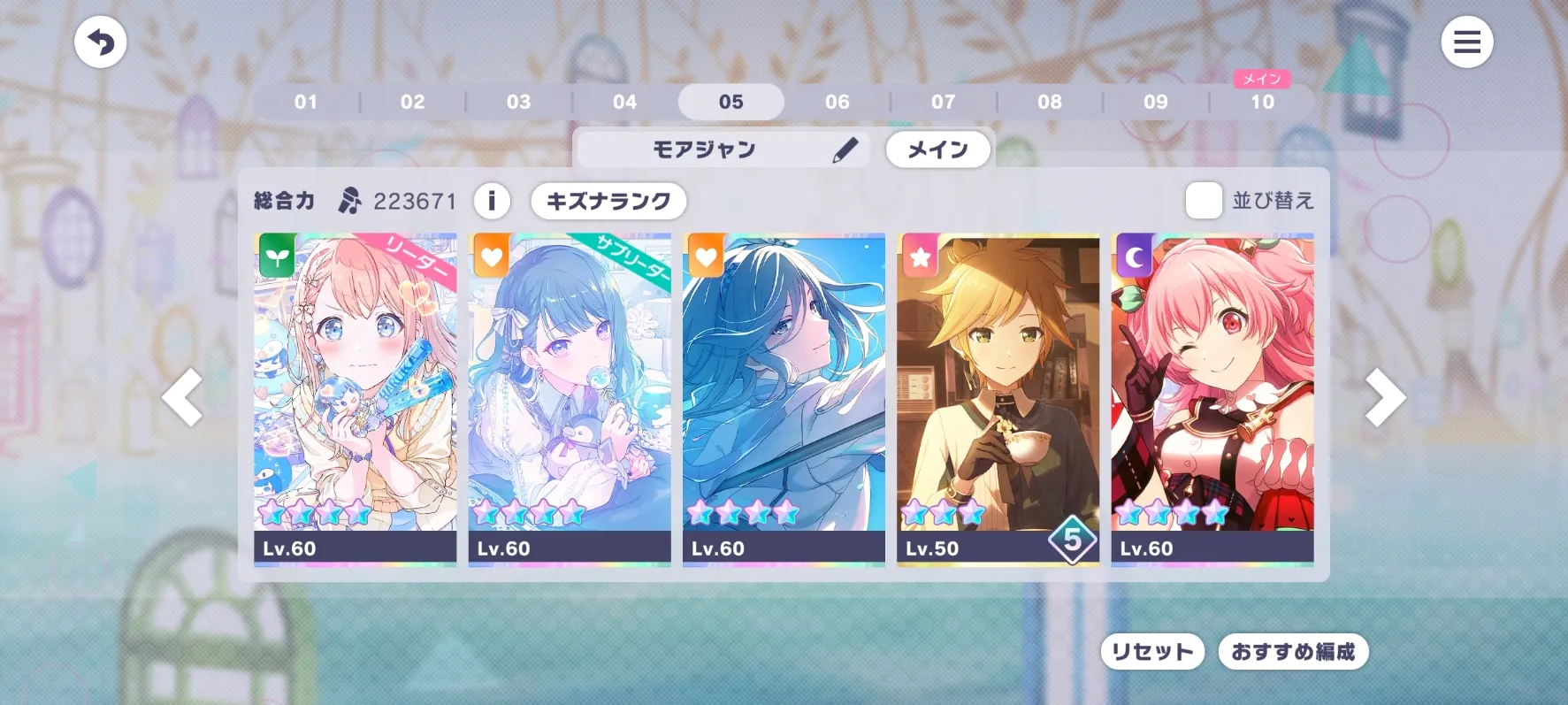The height and width of the screenshot is (705, 1568).
Task: Go to next team with right arrow
Action: [1384, 398]
